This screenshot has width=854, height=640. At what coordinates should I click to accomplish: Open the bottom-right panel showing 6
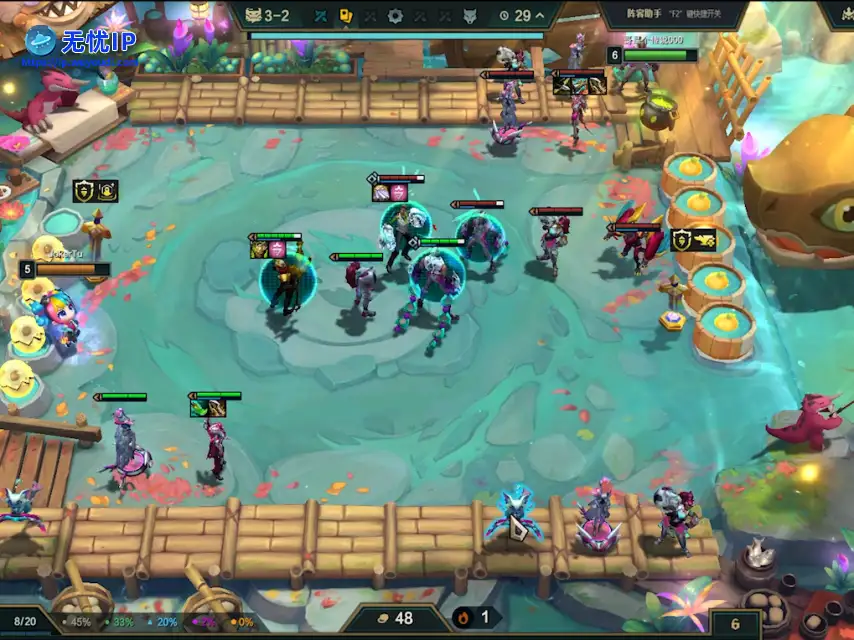(x=736, y=623)
